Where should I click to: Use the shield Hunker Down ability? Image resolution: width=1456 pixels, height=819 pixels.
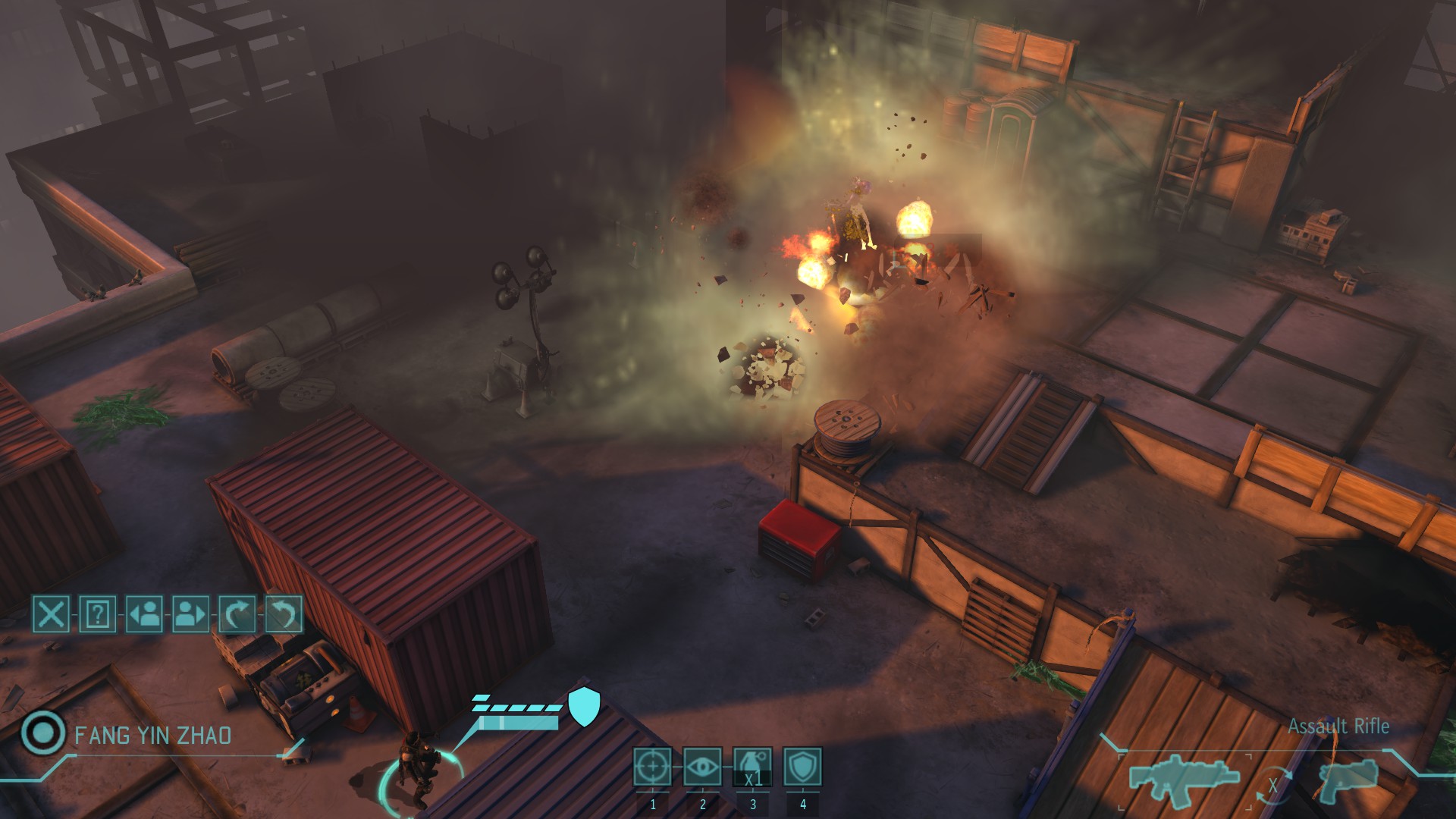coord(802,767)
